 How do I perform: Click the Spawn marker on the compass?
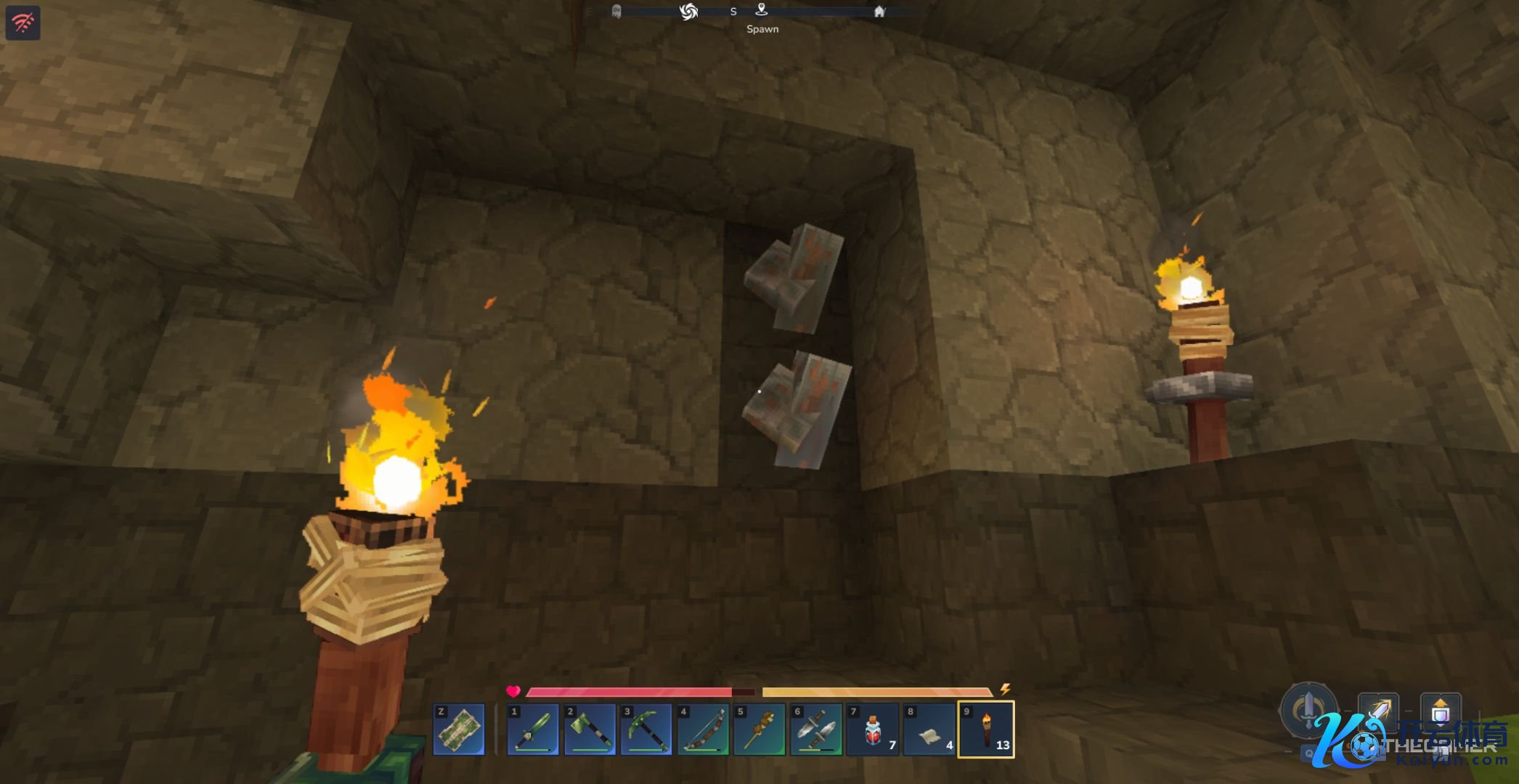tap(761, 10)
